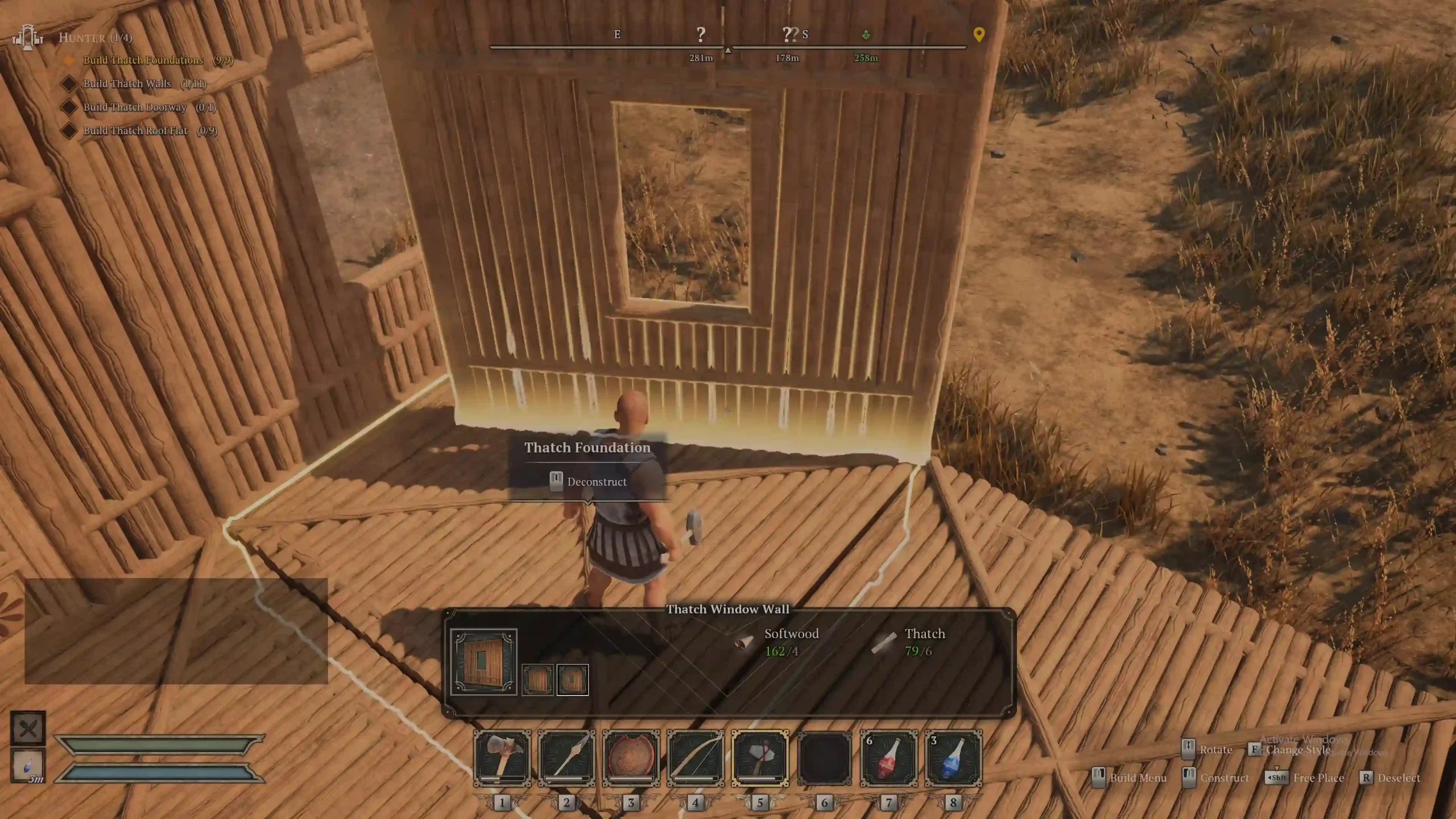This screenshot has height=819, width=1456.
Task: Click the large Thatch Window Wall preview
Action: [483, 661]
